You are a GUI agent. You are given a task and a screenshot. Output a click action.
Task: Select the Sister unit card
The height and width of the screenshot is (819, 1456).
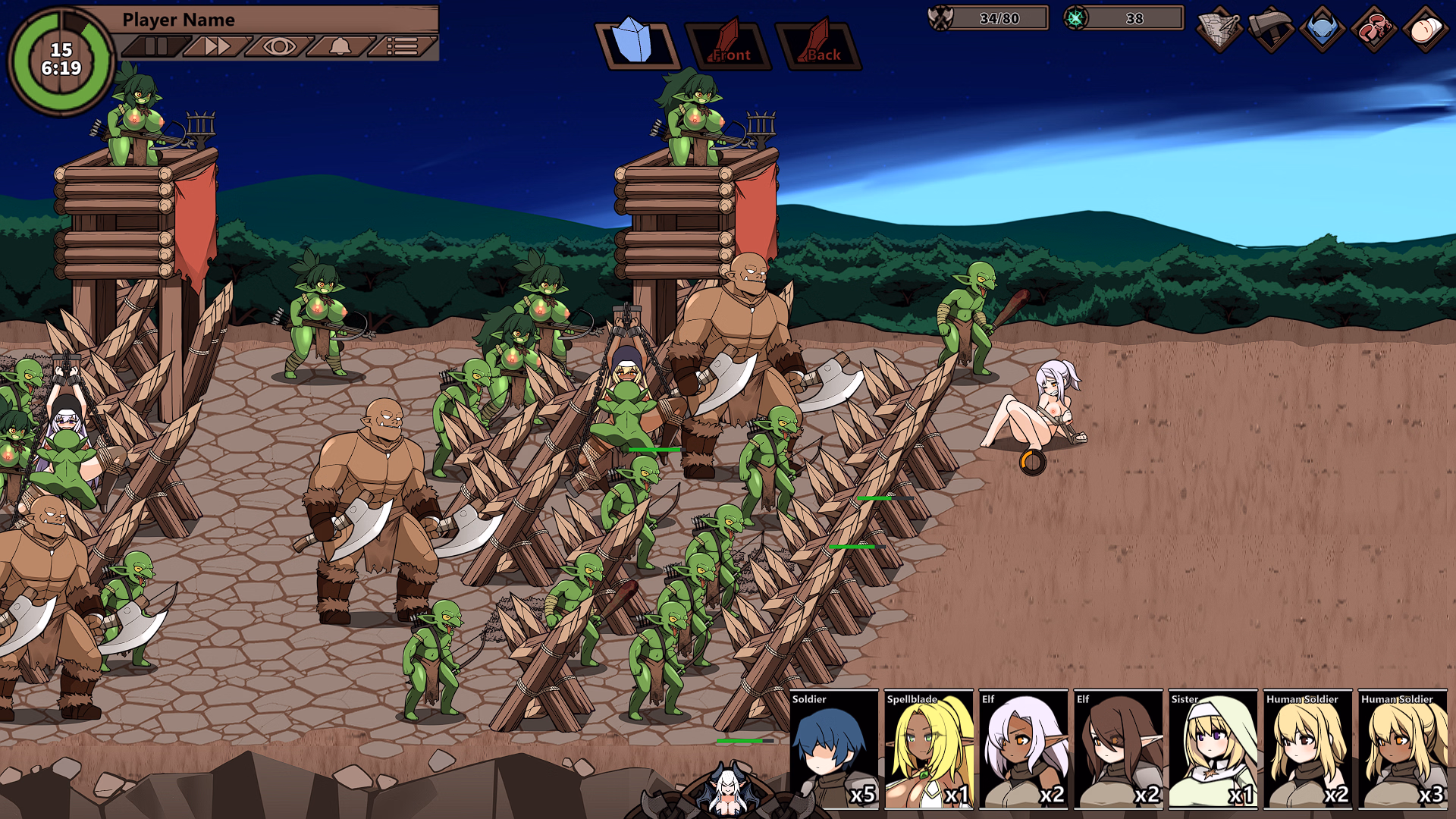pos(1213,749)
